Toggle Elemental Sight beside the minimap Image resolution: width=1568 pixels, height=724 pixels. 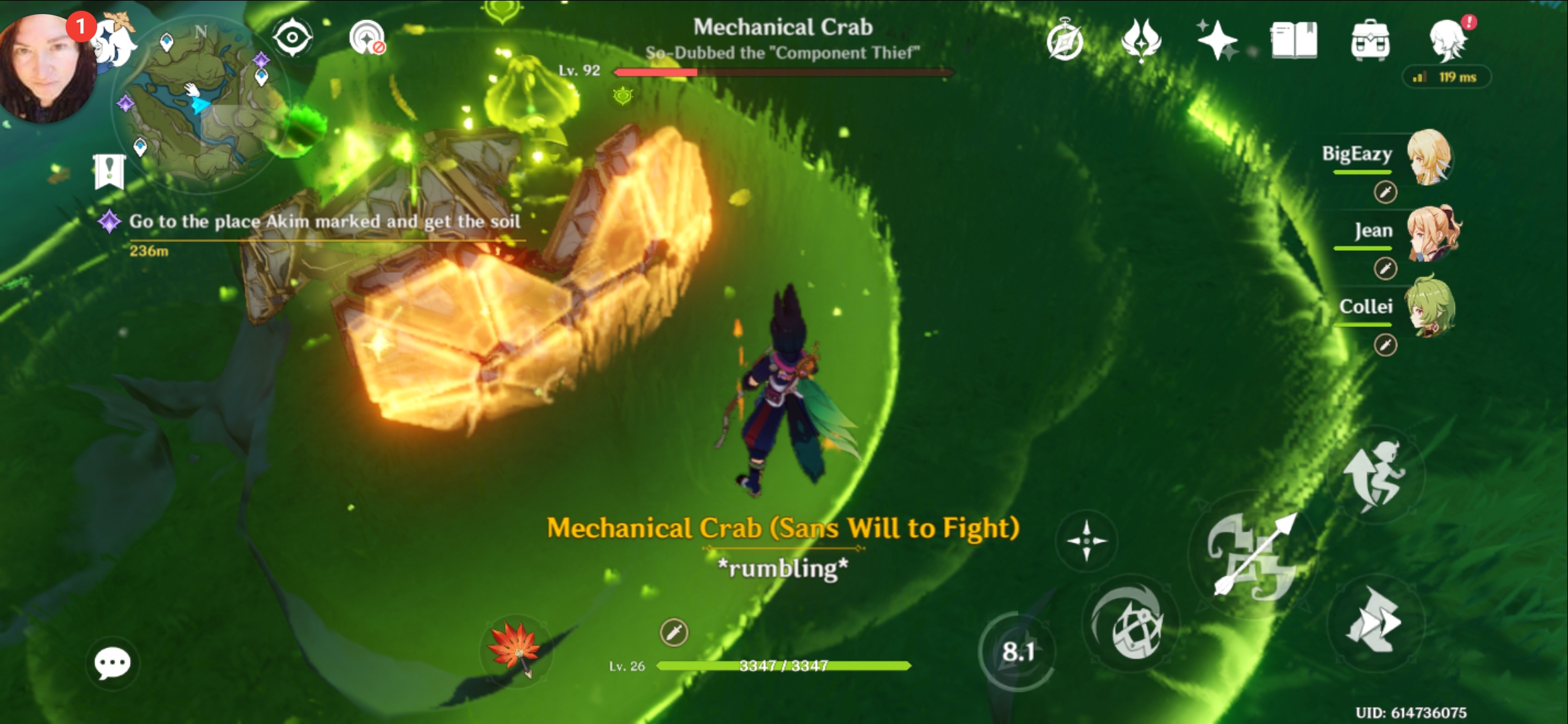click(291, 37)
